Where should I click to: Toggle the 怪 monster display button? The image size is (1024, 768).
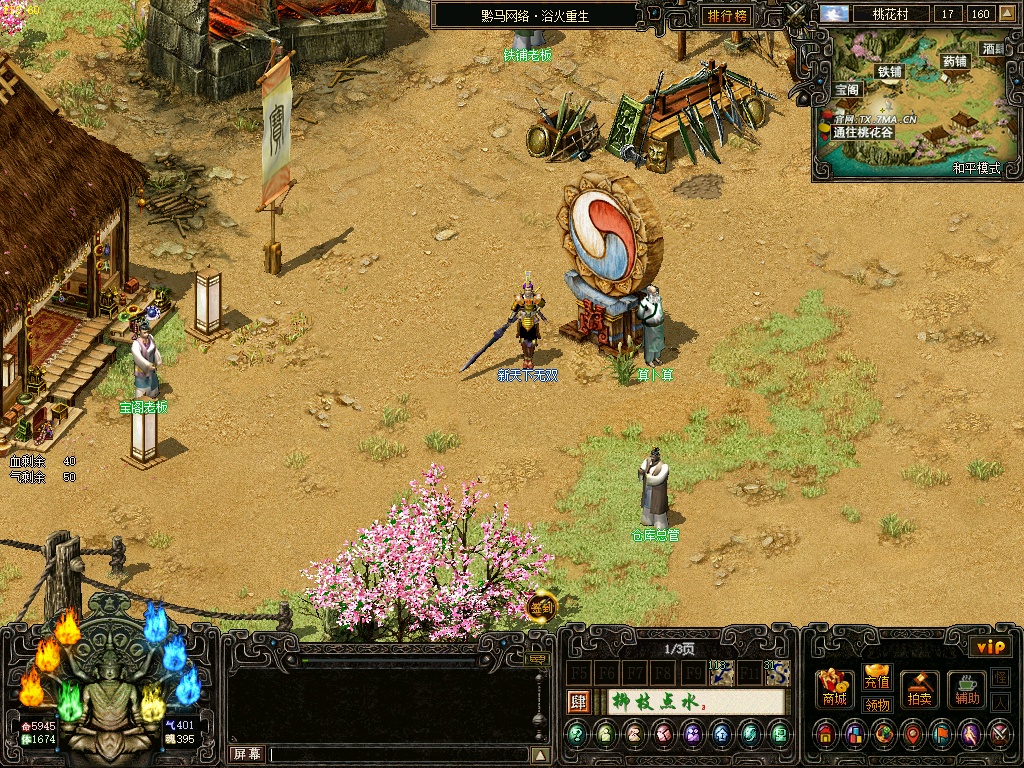point(1000,678)
